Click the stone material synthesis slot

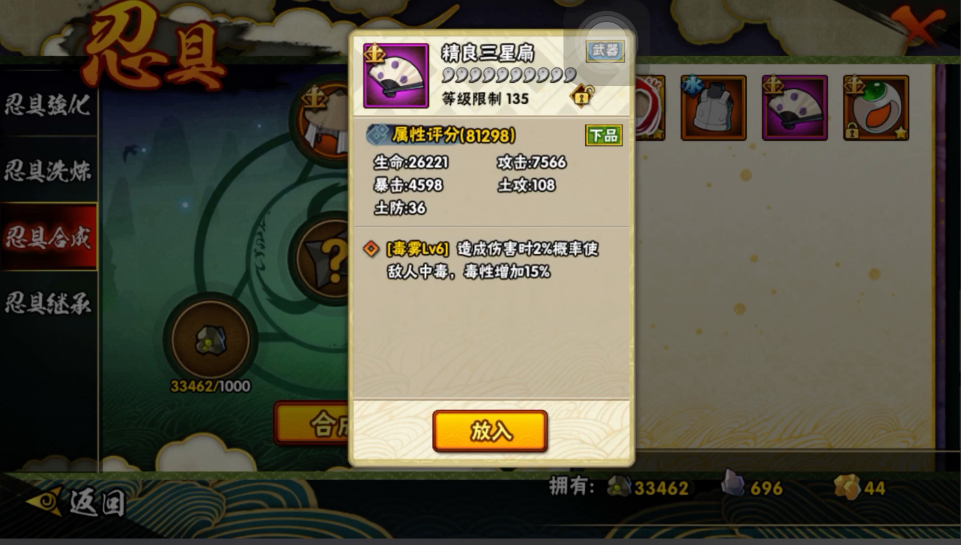coord(210,340)
